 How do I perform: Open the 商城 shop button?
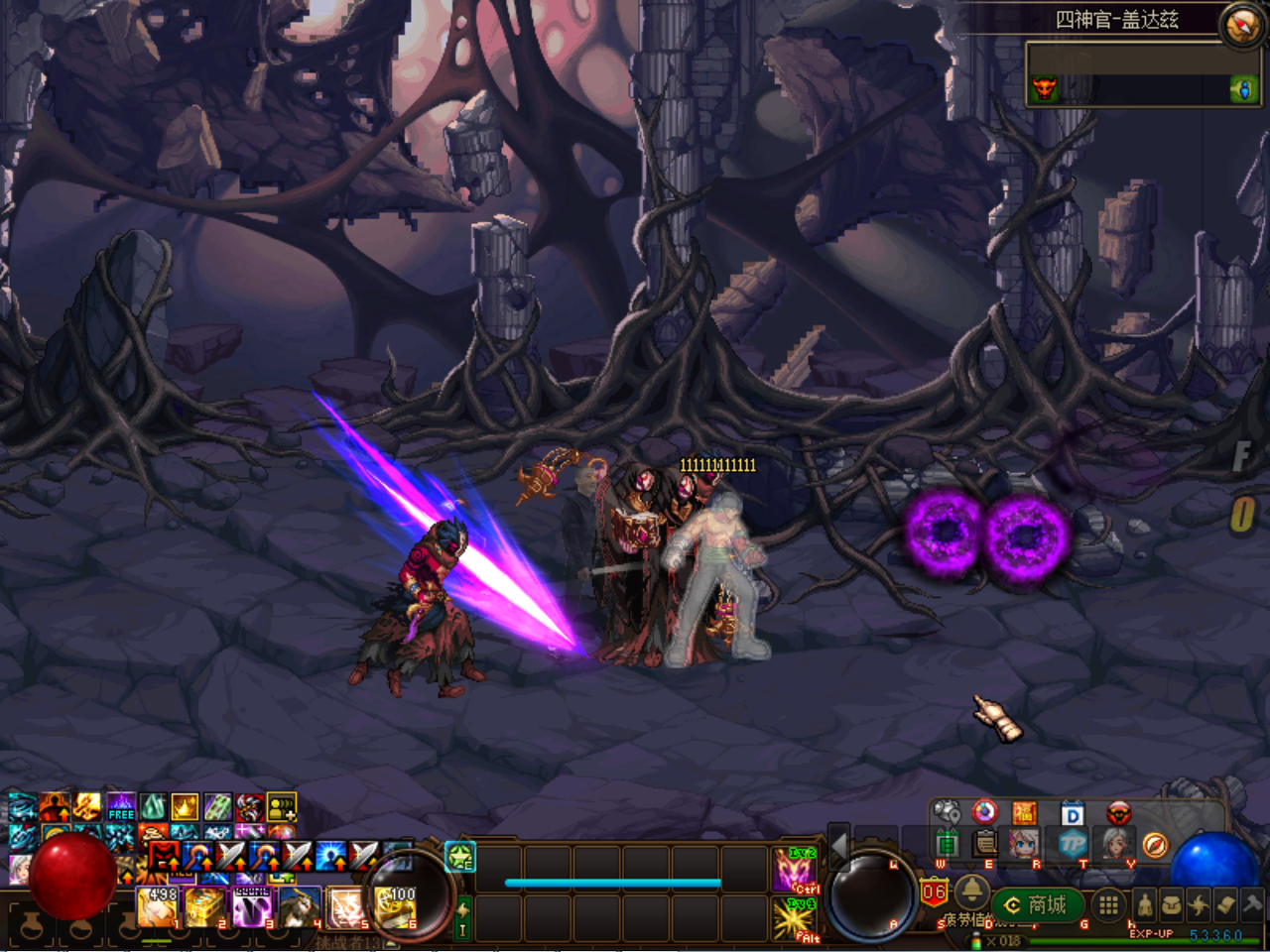[1037, 904]
